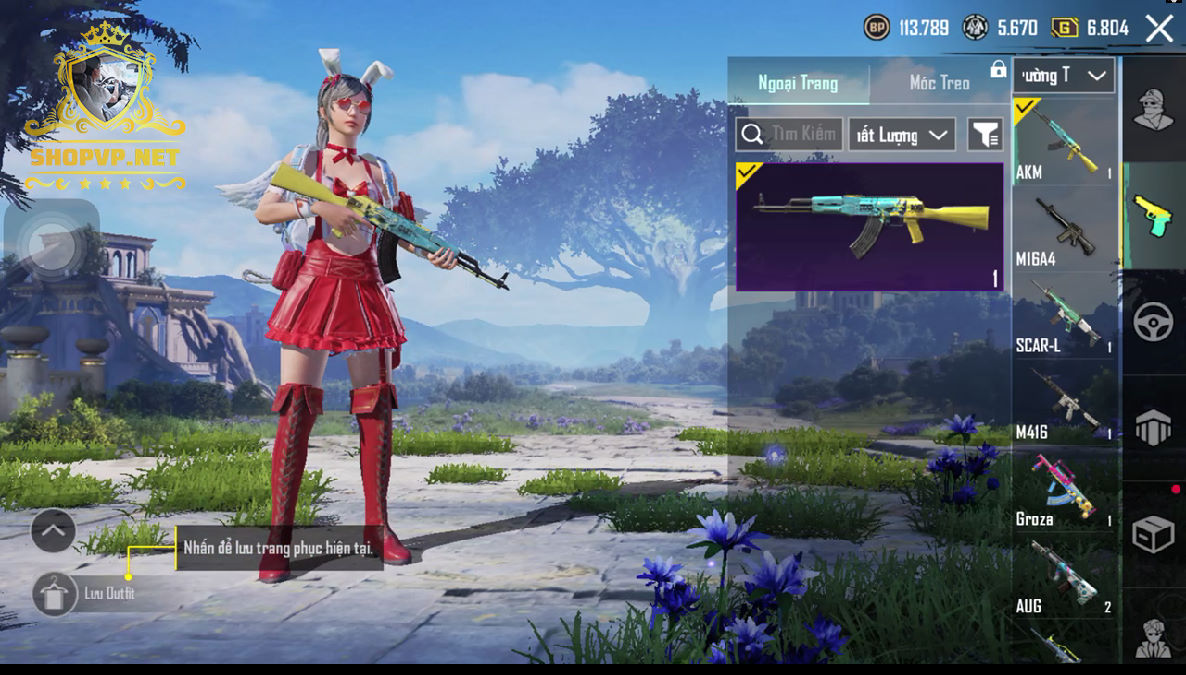Click the Lưu Outfit save button
This screenshot has height=675, width=1186.
click(55, 594)
